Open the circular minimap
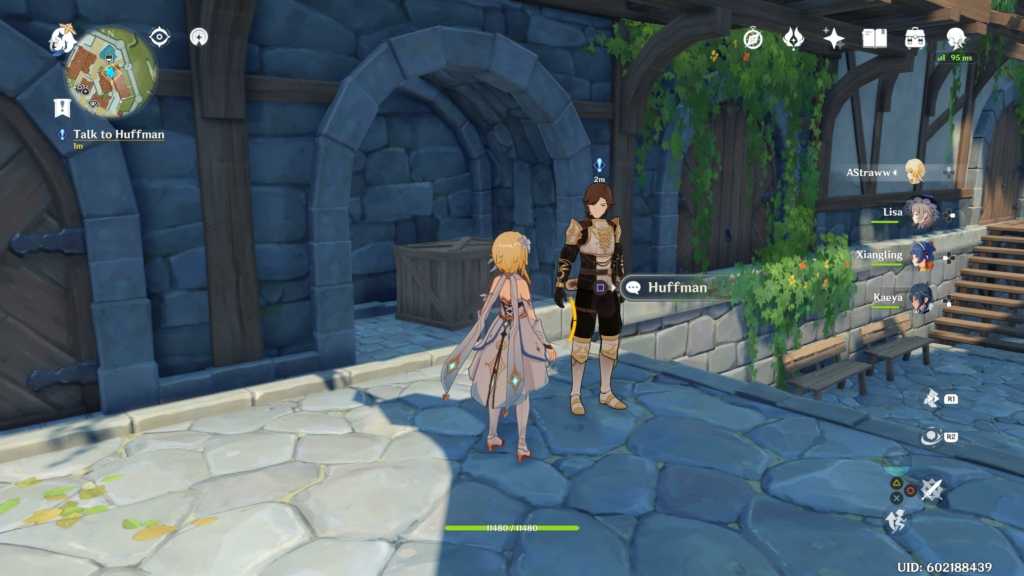Viewport: 1024px width, 576px height. (112, 73)
